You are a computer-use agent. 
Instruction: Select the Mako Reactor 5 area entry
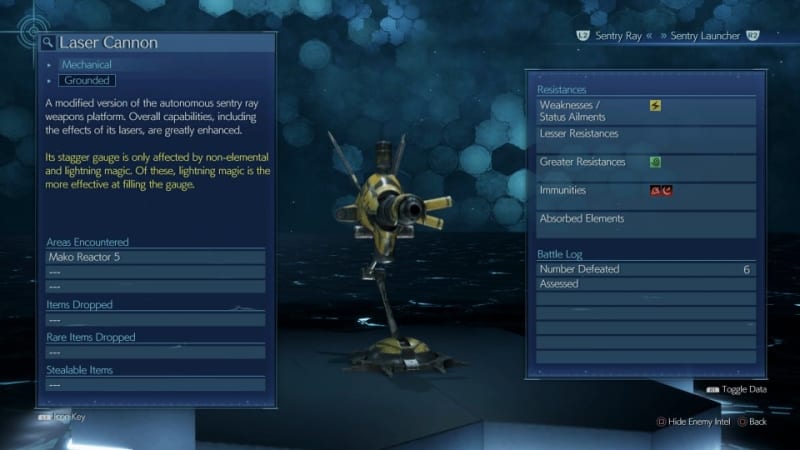(x=156, y=257)
